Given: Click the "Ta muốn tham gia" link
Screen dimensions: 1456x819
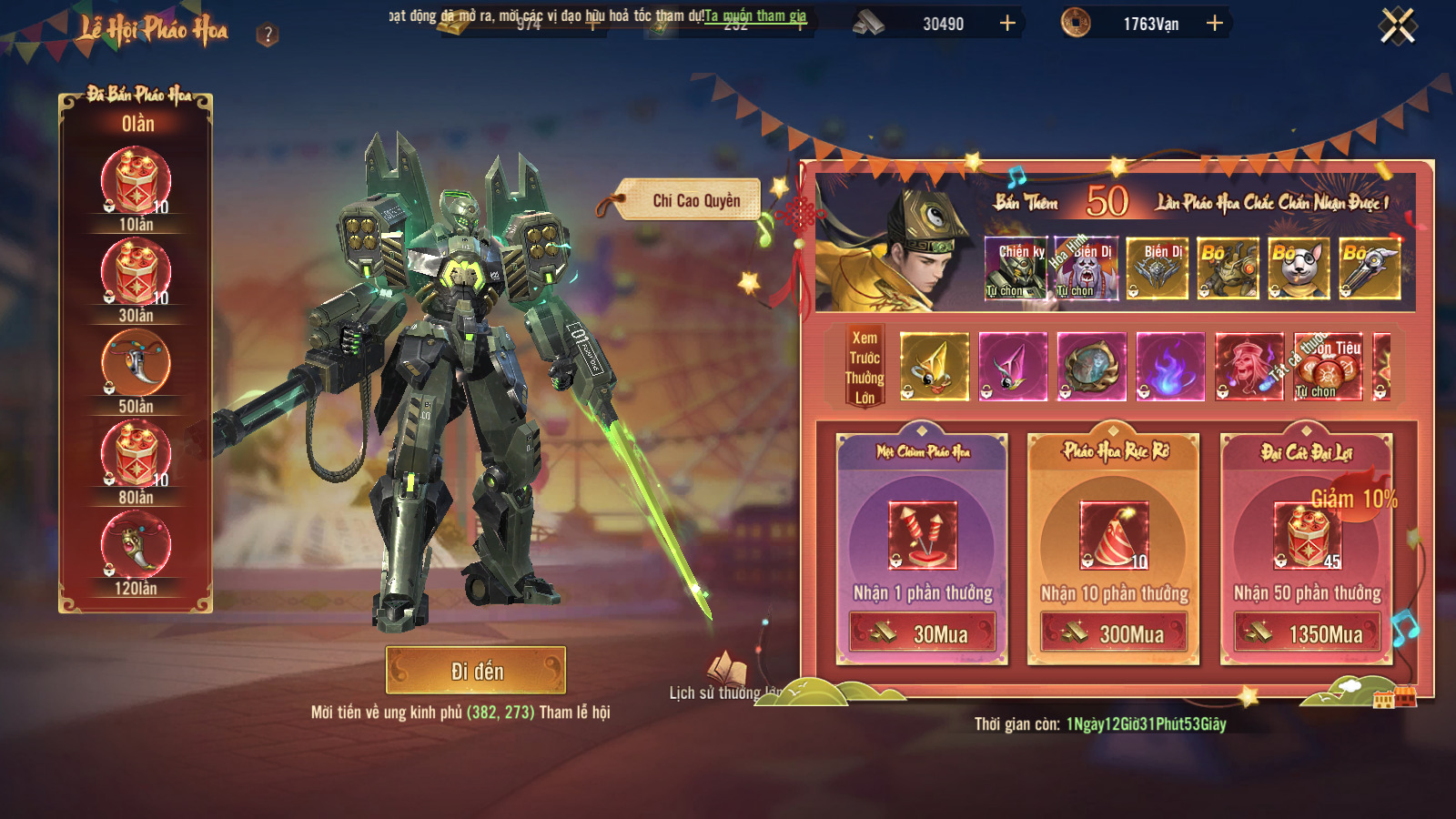Looking at the screenshot, I should point(755,15).
